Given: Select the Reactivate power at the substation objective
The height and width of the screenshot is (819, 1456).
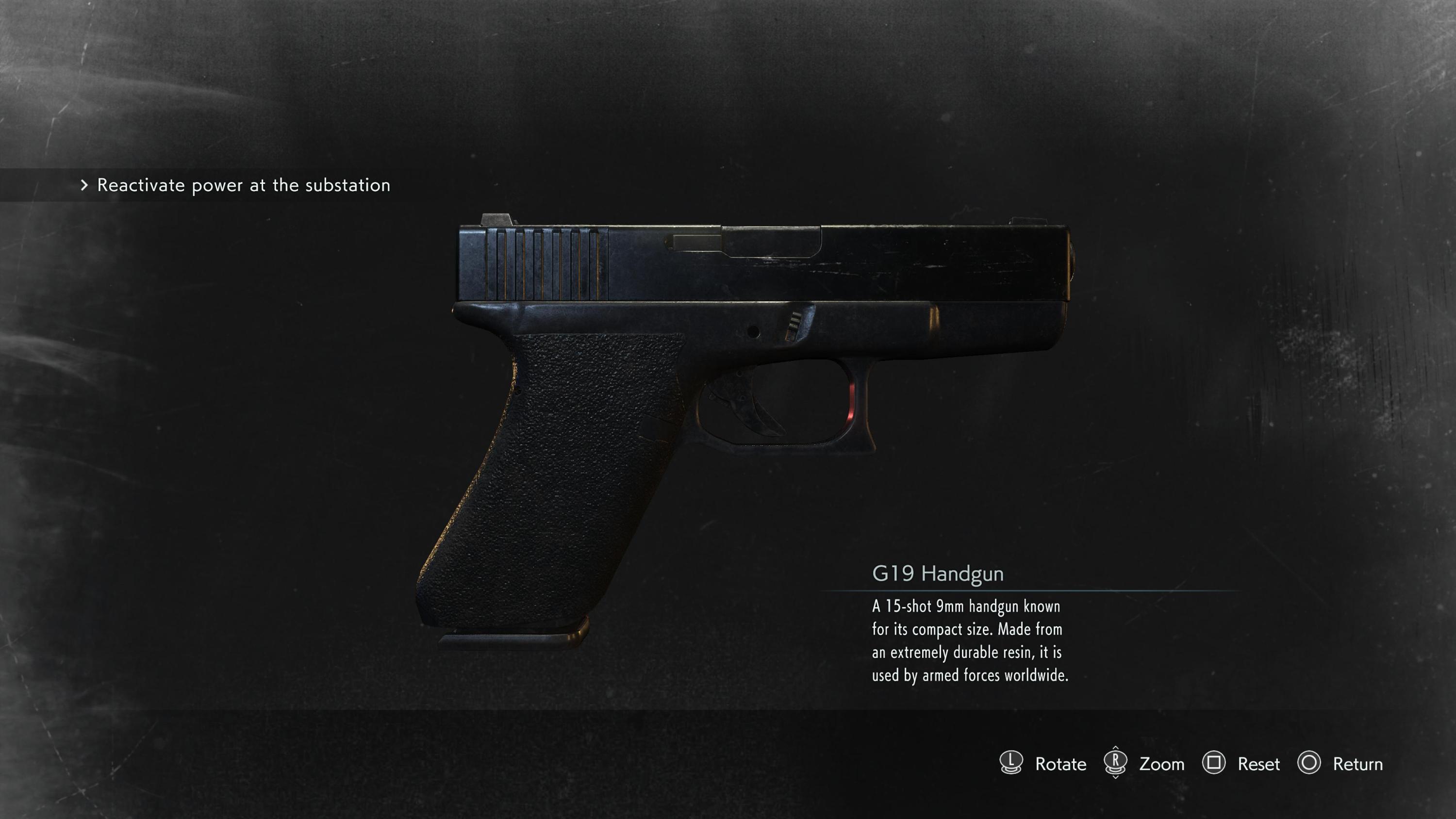Looking at the screenshot, I should (x=243, y=185).
